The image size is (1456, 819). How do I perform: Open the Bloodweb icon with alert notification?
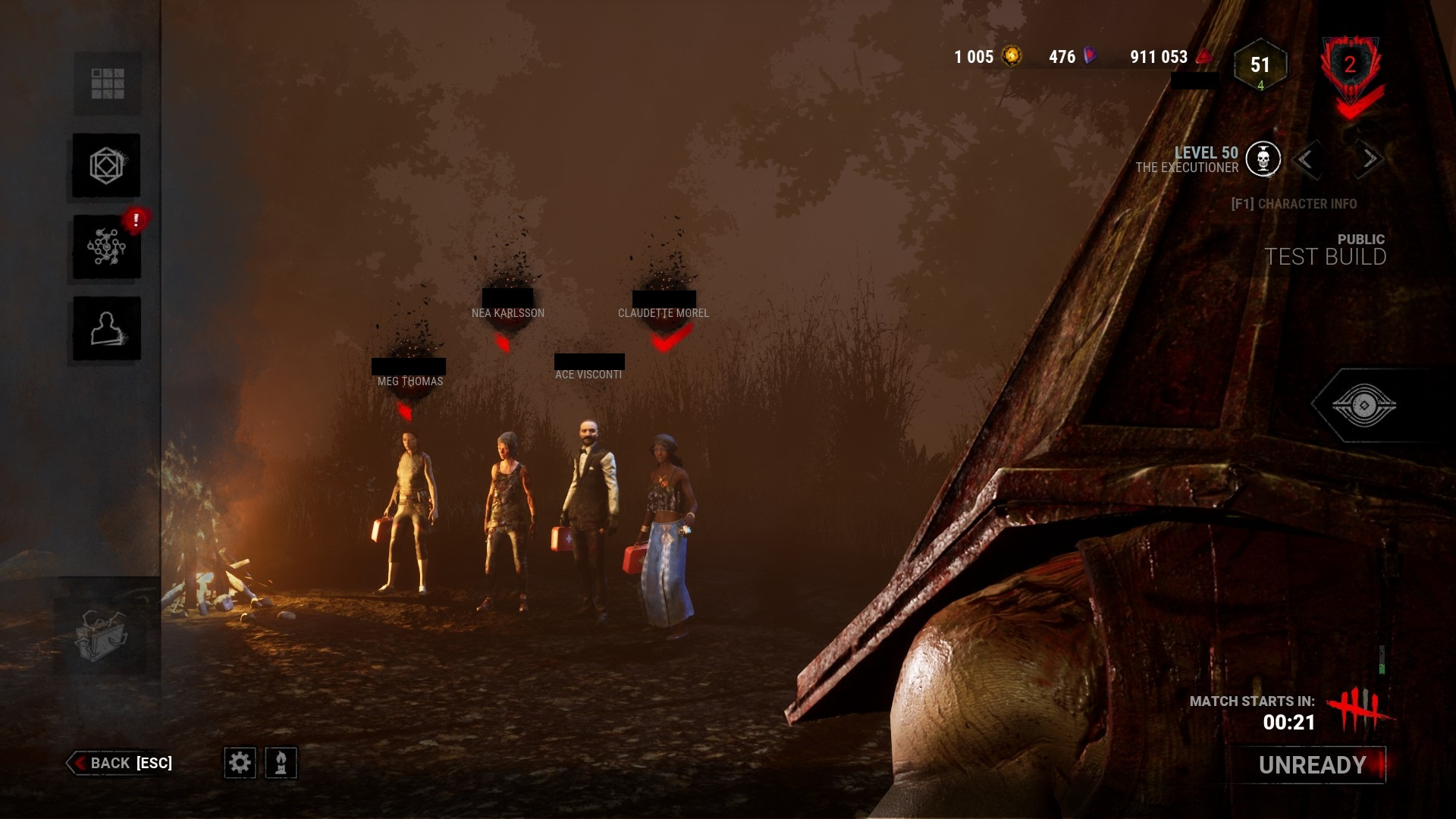tap(106, 248)
